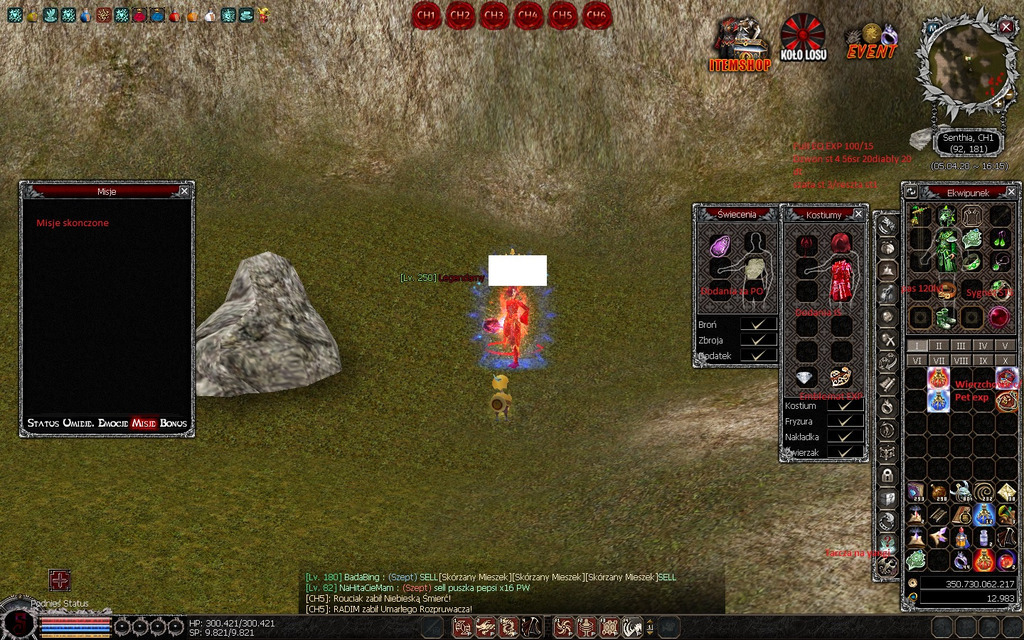Image resolution: width=1024 pixels, height=640 pixels.
Task: Switch to channel CH1
Action: coord(426,15)
